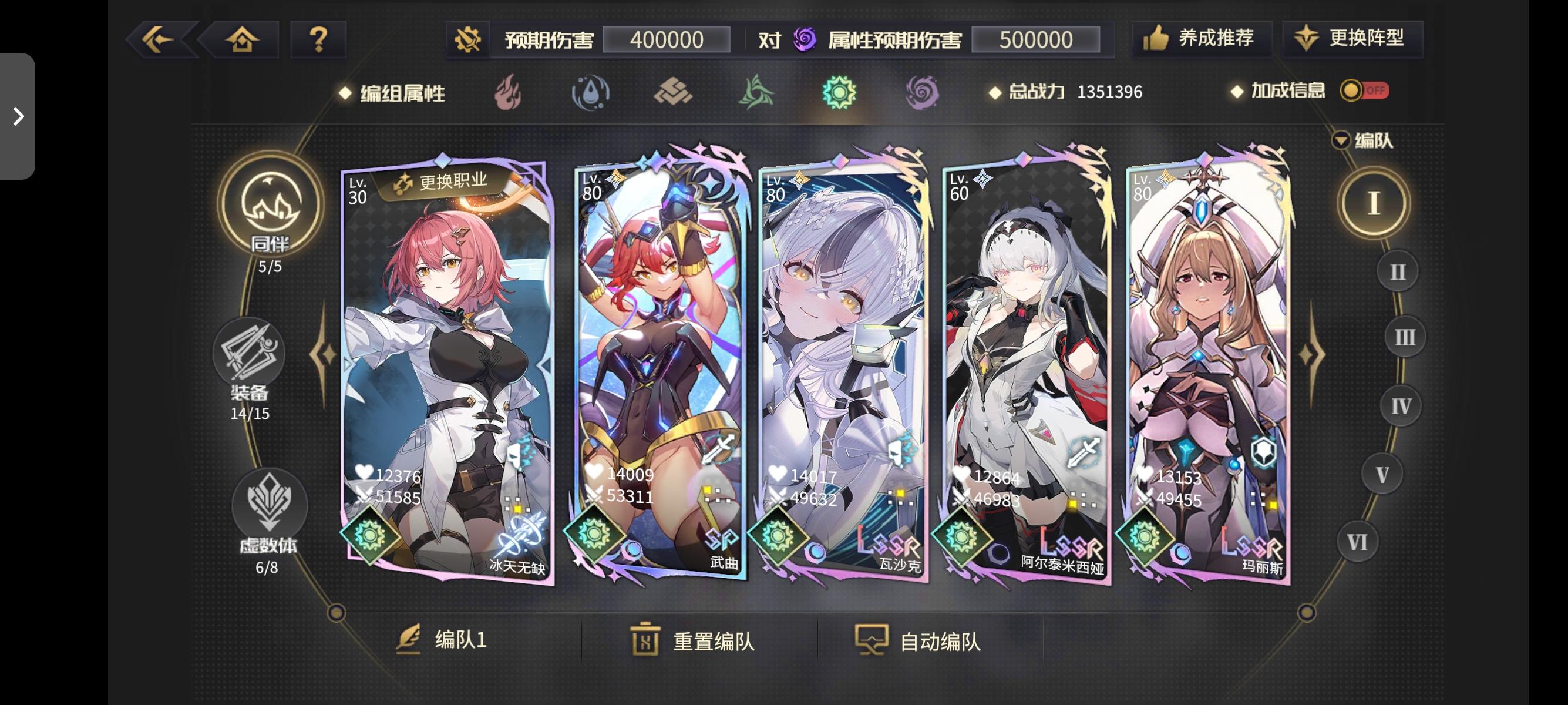Toggle the wind element filter
This screenshot has height=705, width=1568.
[758, 93]
